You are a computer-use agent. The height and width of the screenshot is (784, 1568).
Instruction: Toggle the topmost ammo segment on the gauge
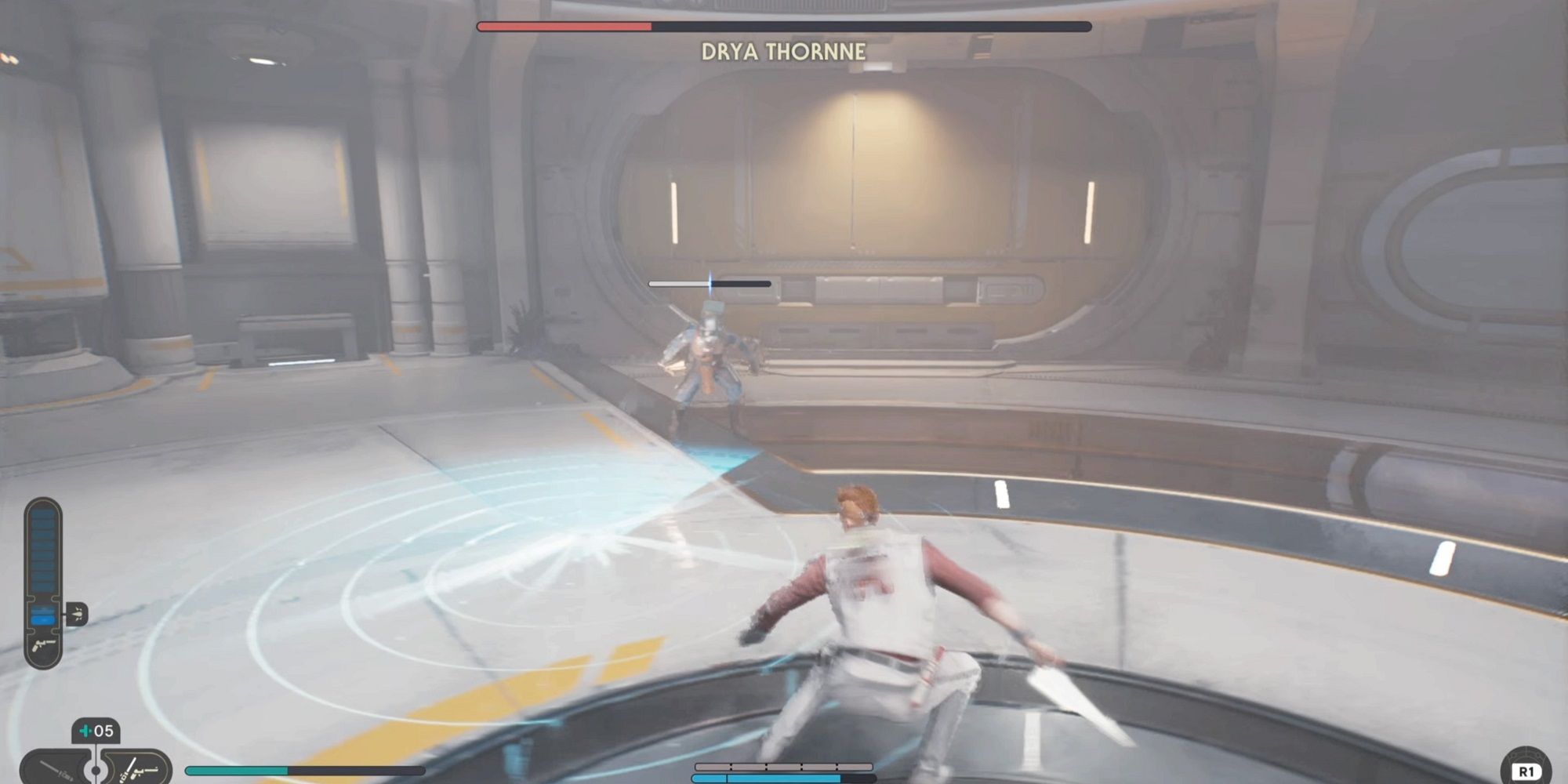(42, 514)
